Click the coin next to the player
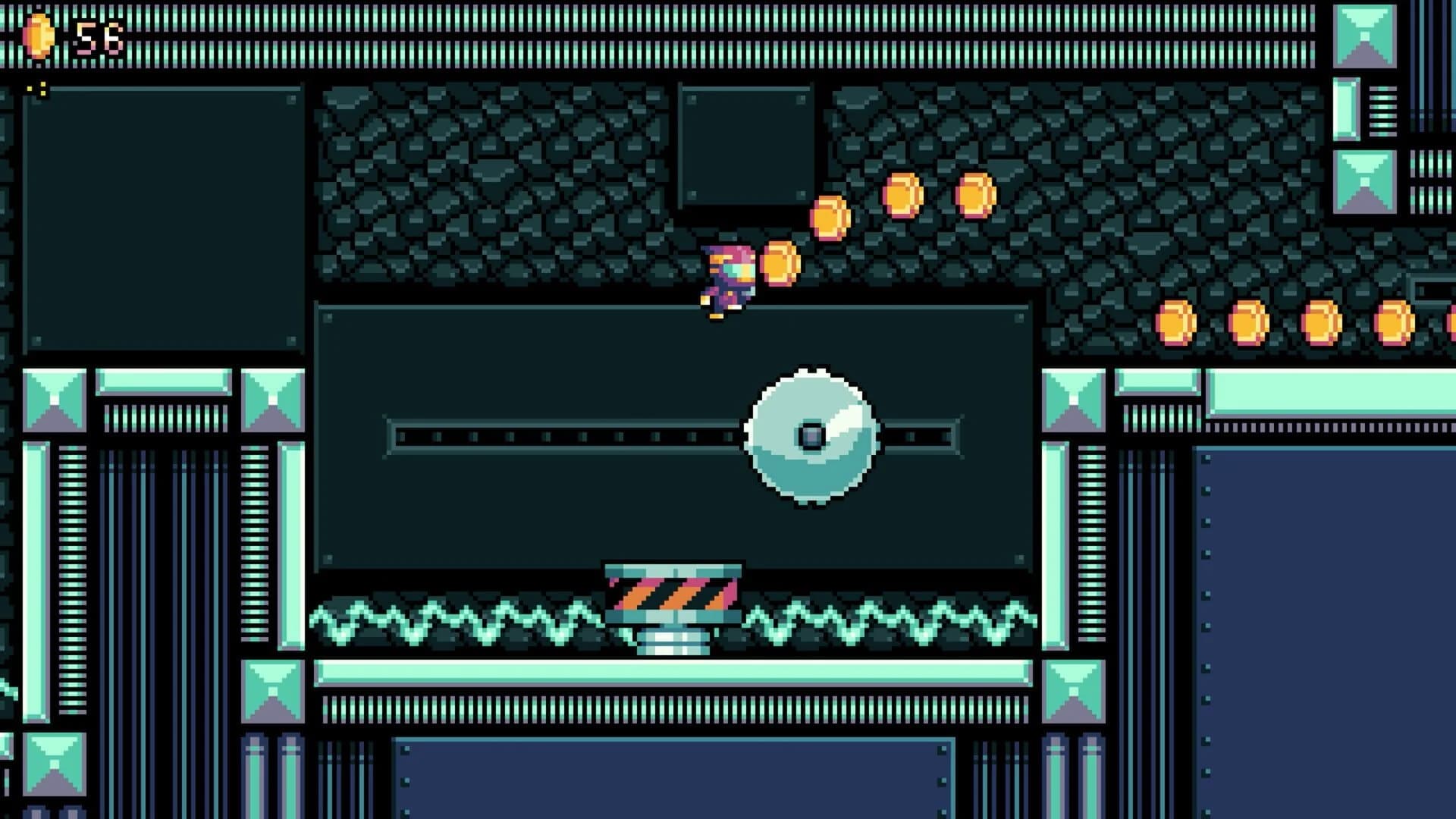1456x819 pixels. pos(781,264)
